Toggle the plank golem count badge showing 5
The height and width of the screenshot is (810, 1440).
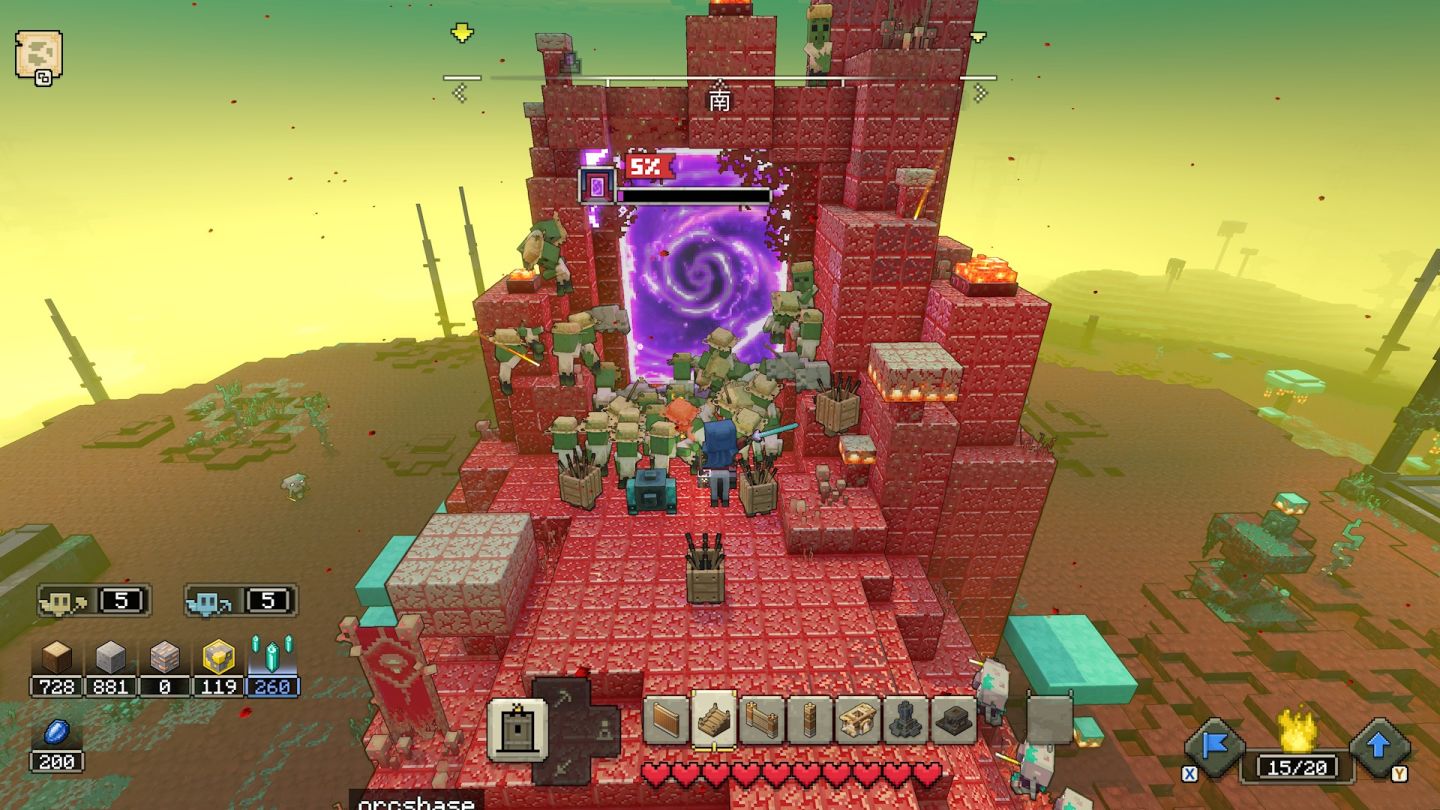95,600
